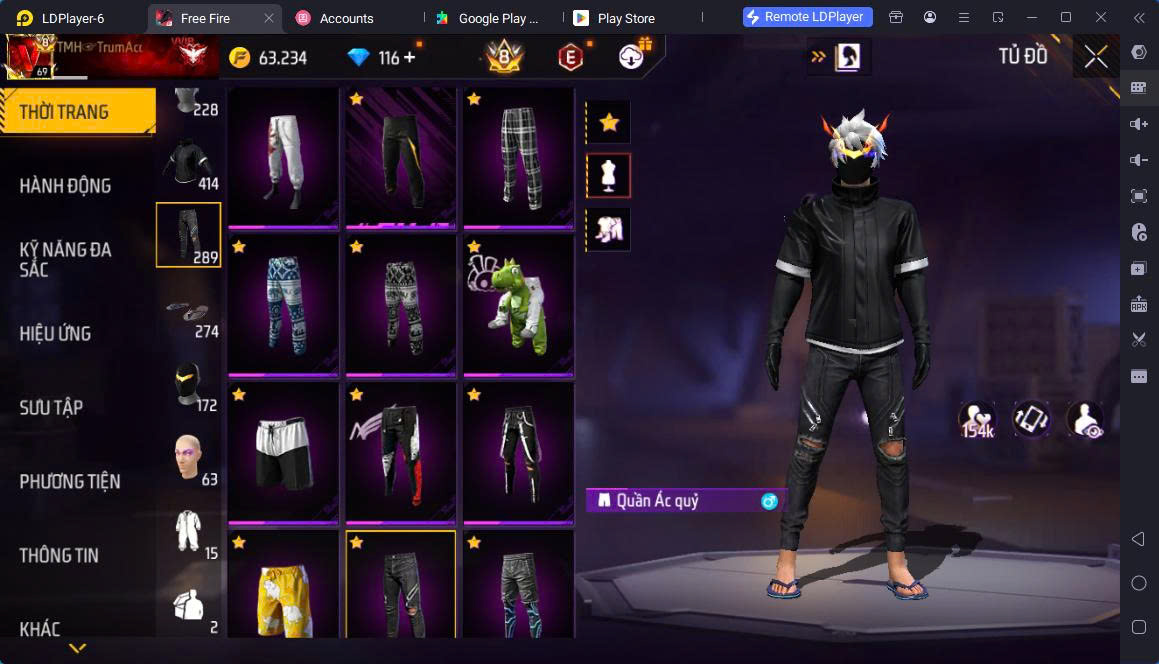Open the PHƯƠNG TIỆN tab
The image size is (1159, 664).
coord(70,482)
